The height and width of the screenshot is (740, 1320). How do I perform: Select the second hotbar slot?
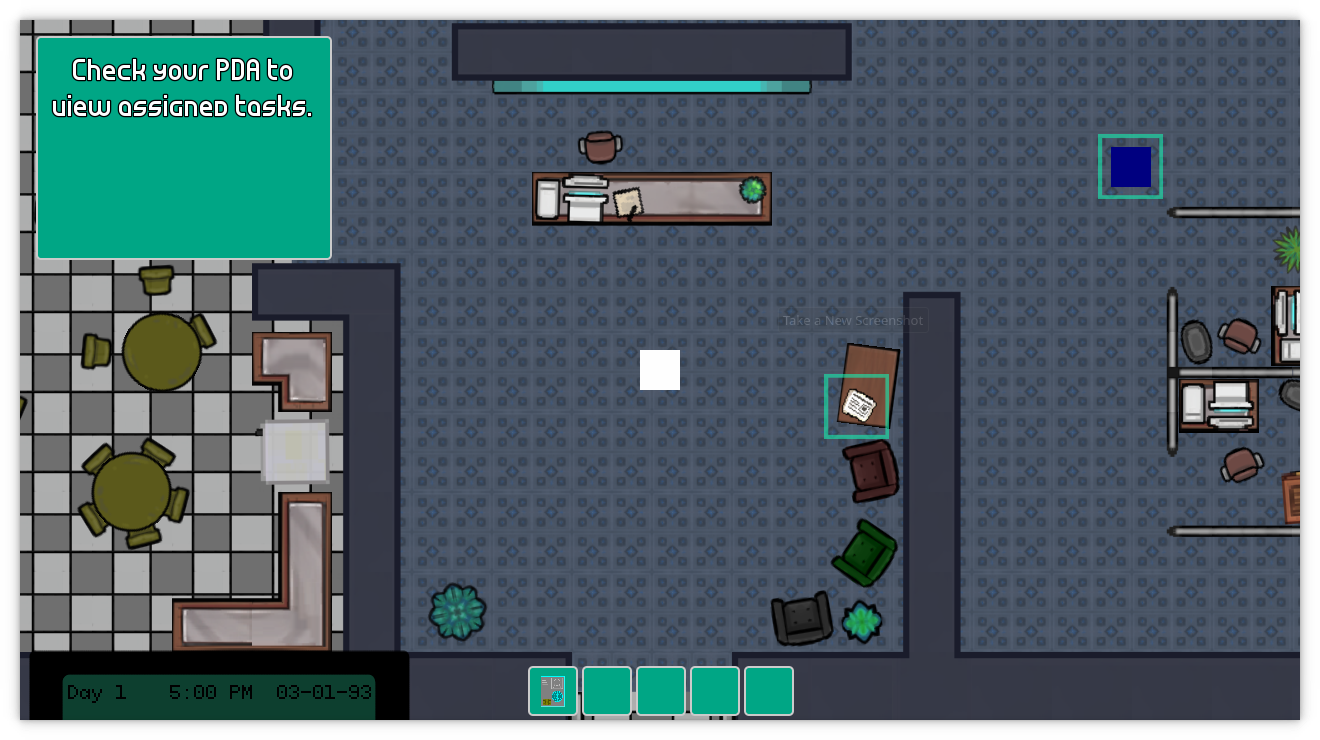coord(607,691)
